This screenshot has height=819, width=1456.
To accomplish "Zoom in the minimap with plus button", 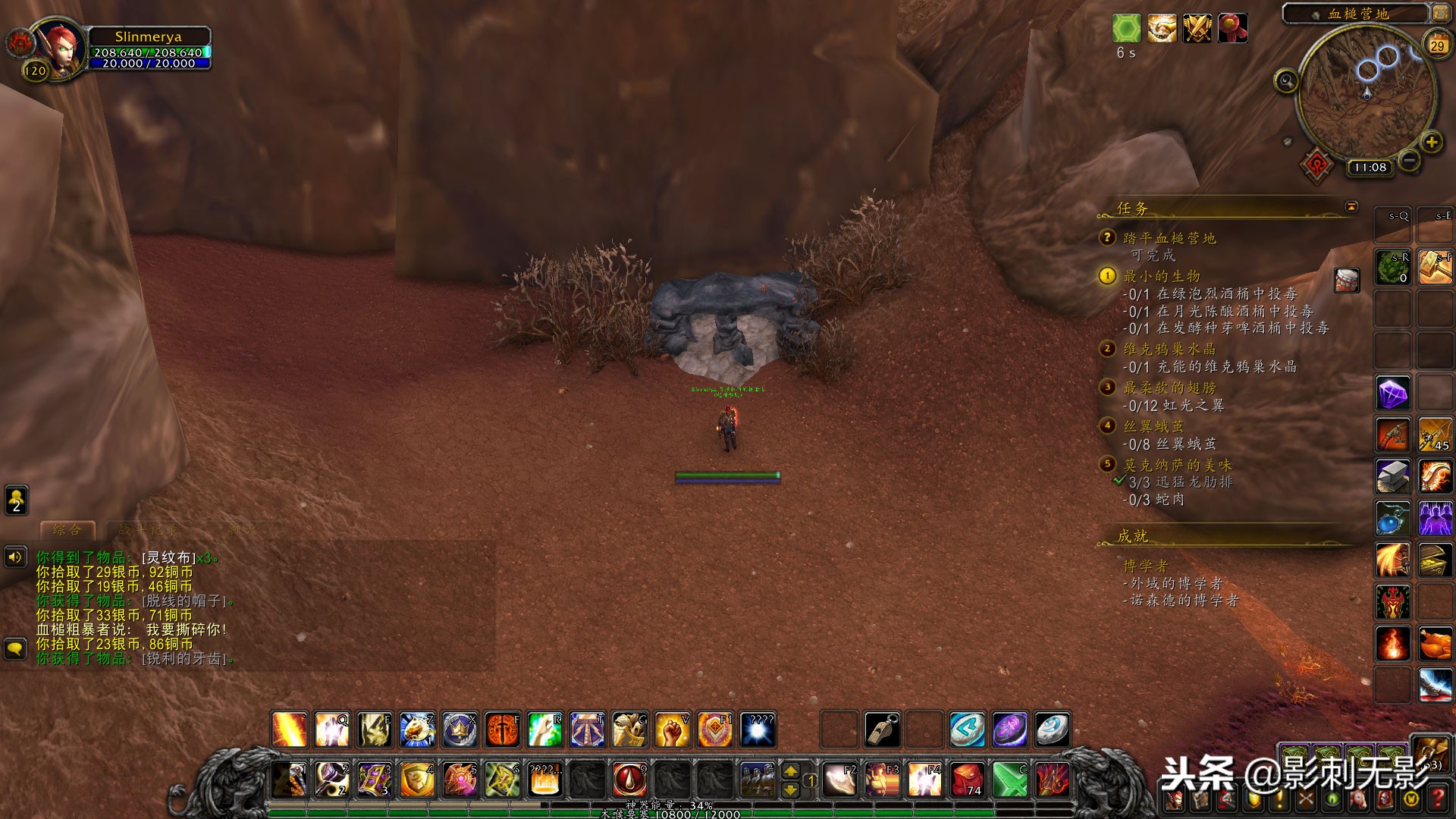I will (1431, 142).
